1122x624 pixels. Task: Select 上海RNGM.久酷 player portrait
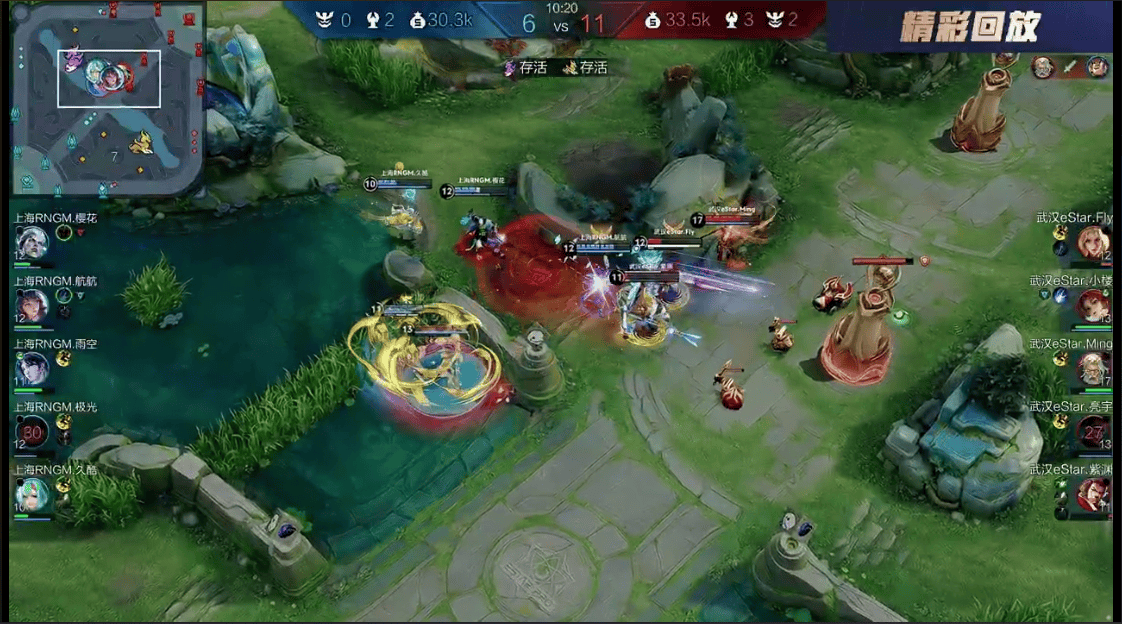(31, 494)
